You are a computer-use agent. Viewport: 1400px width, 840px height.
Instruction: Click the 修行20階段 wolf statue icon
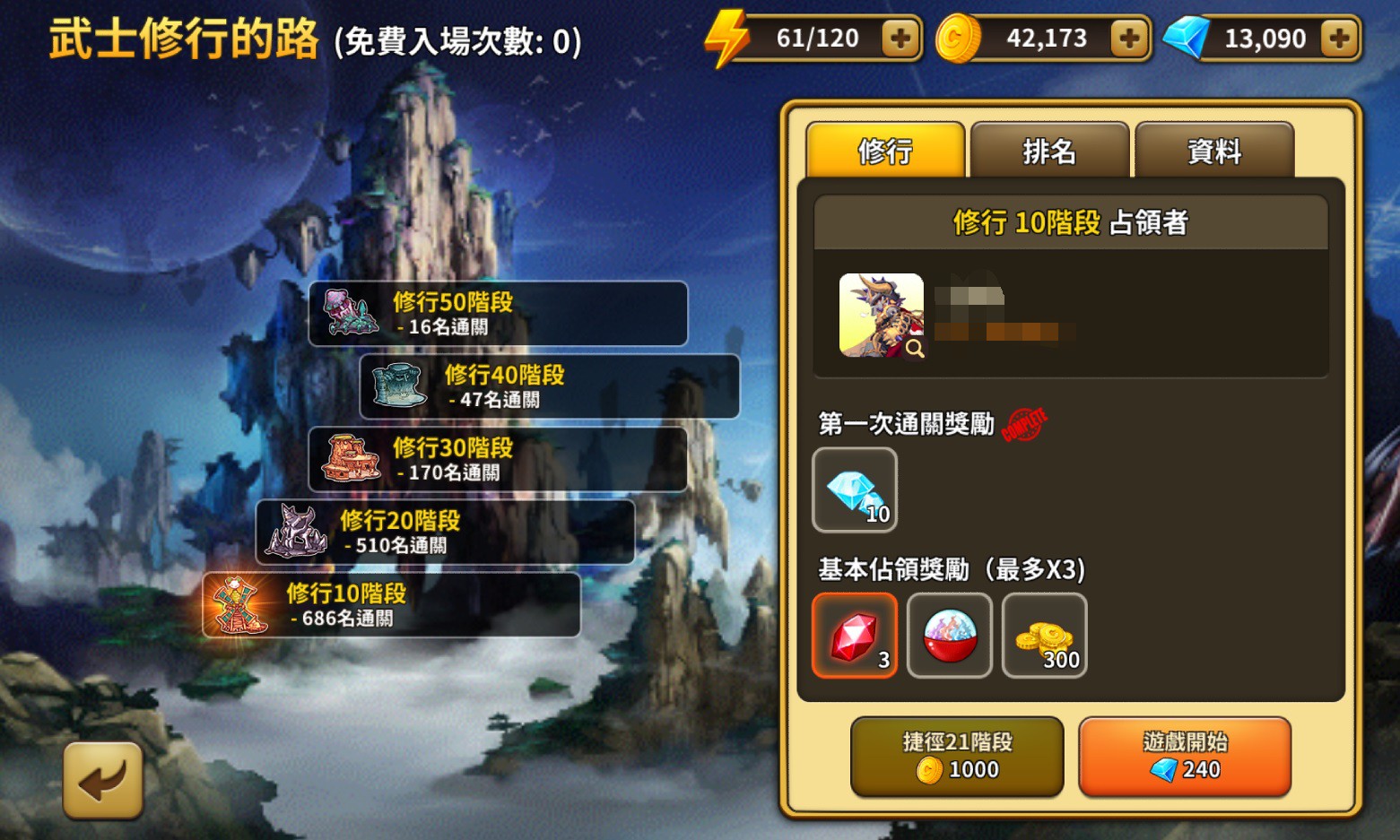(x=296, y=532)
